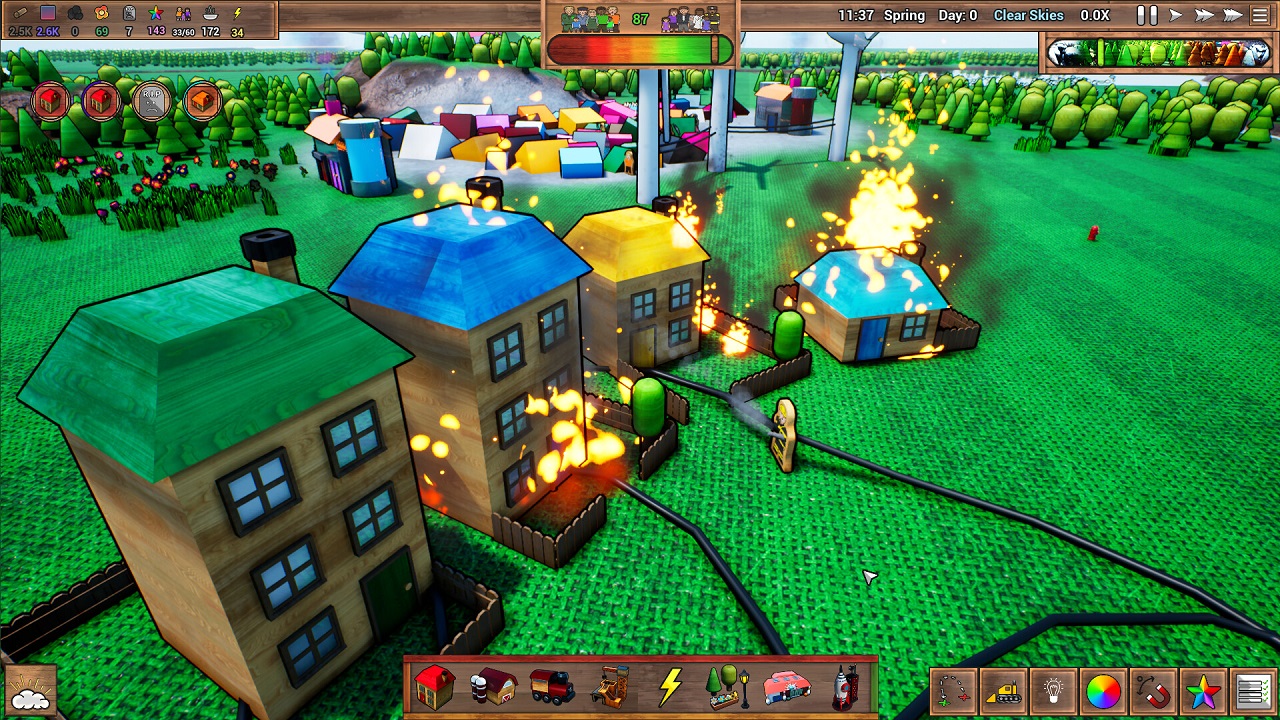The width and height of the screenshot is (1280, 720).
Task: Open the checklist tasks panel
Action: coord(1253,691)
